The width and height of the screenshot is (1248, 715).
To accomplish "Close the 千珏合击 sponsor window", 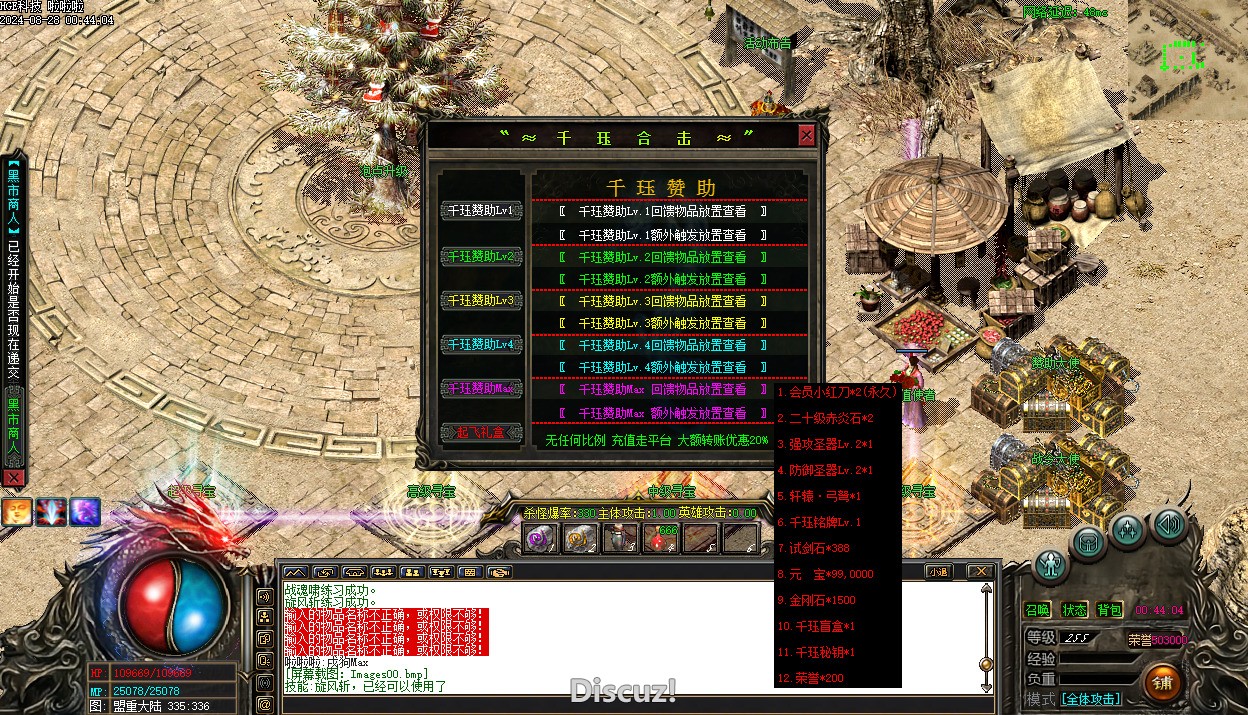I will (806, 136).
